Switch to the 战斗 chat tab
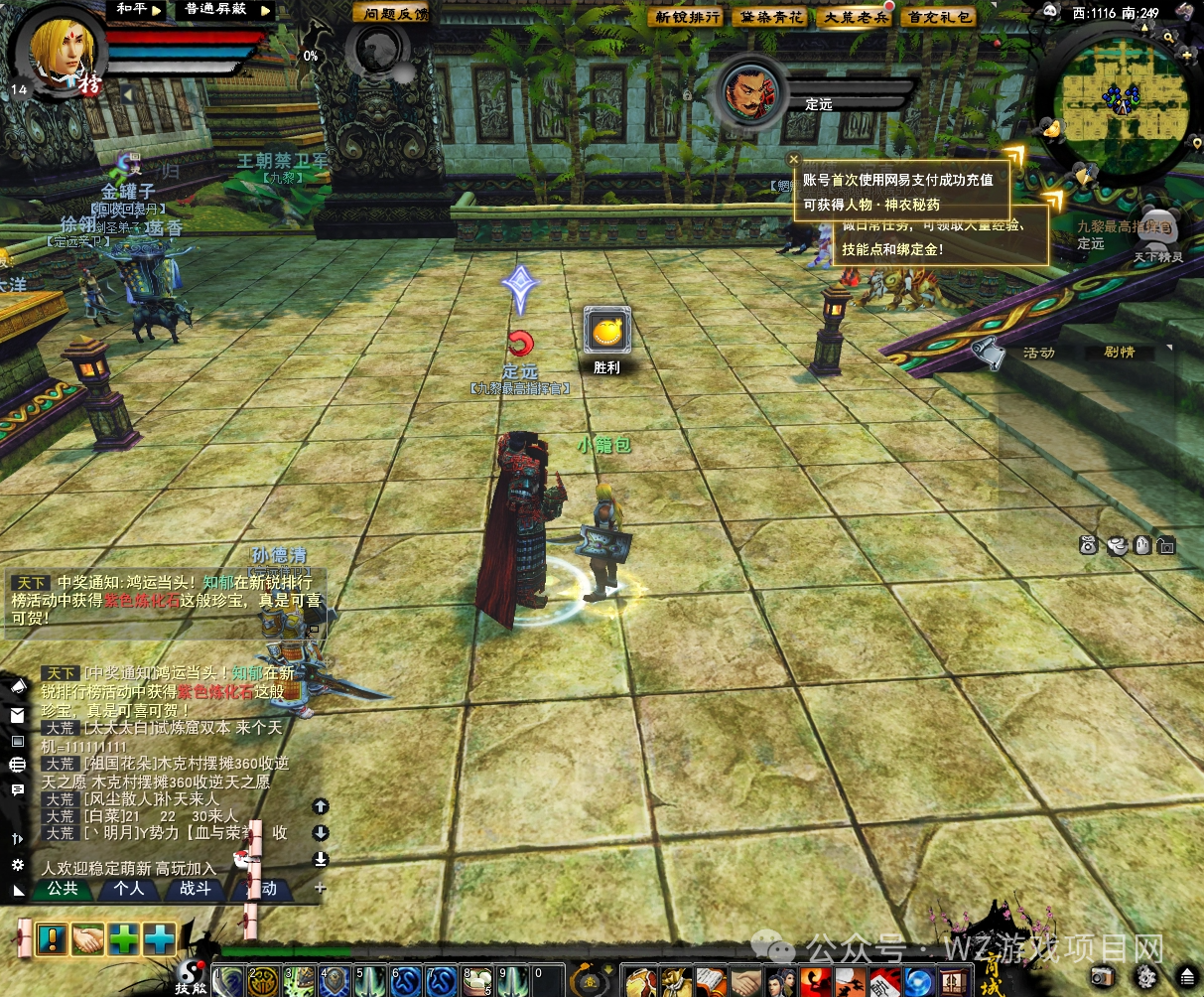The height and width of the screenshot is (997, 1204). 196,889
